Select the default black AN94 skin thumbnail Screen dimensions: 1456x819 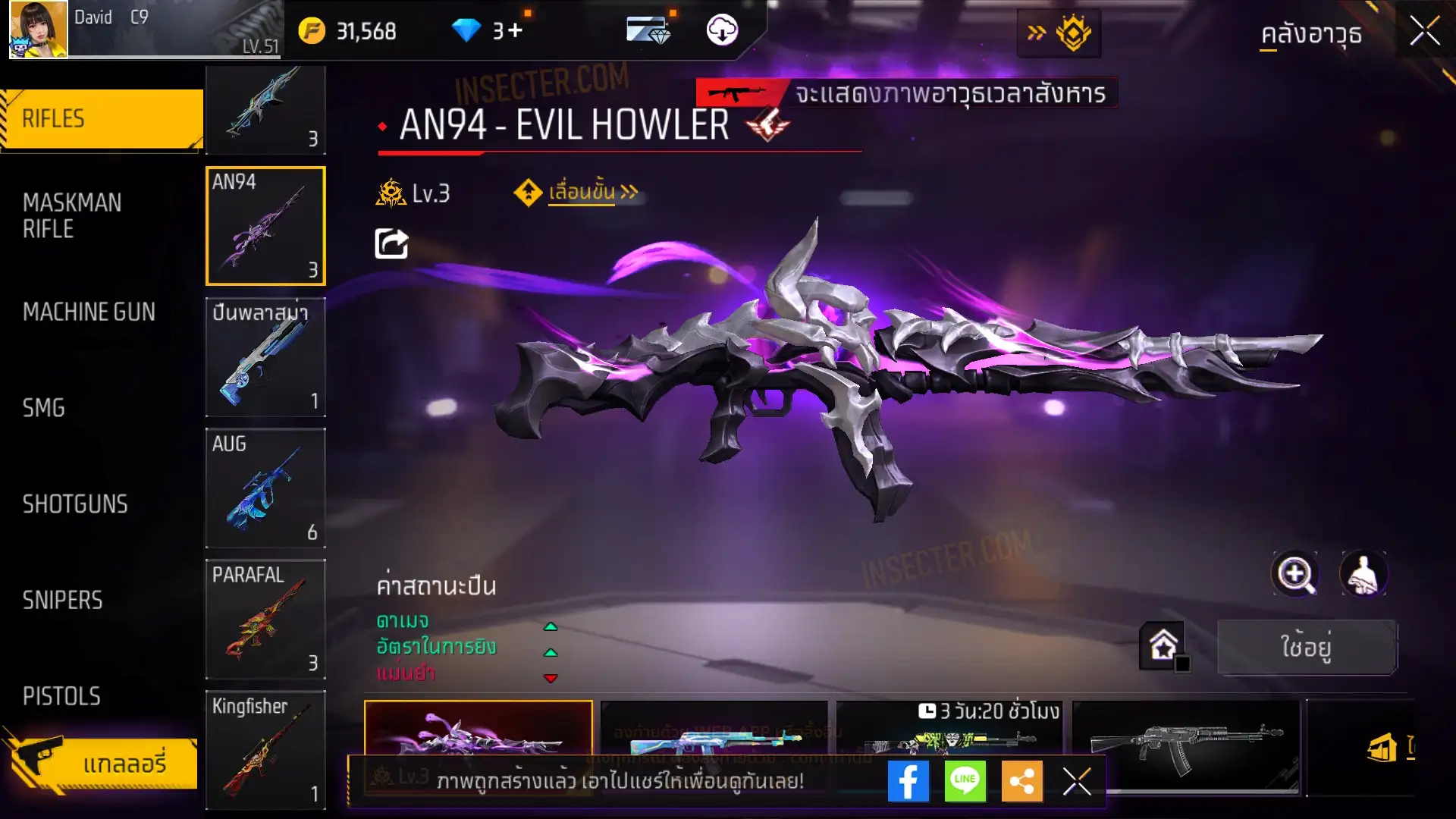pos(1185,739)
